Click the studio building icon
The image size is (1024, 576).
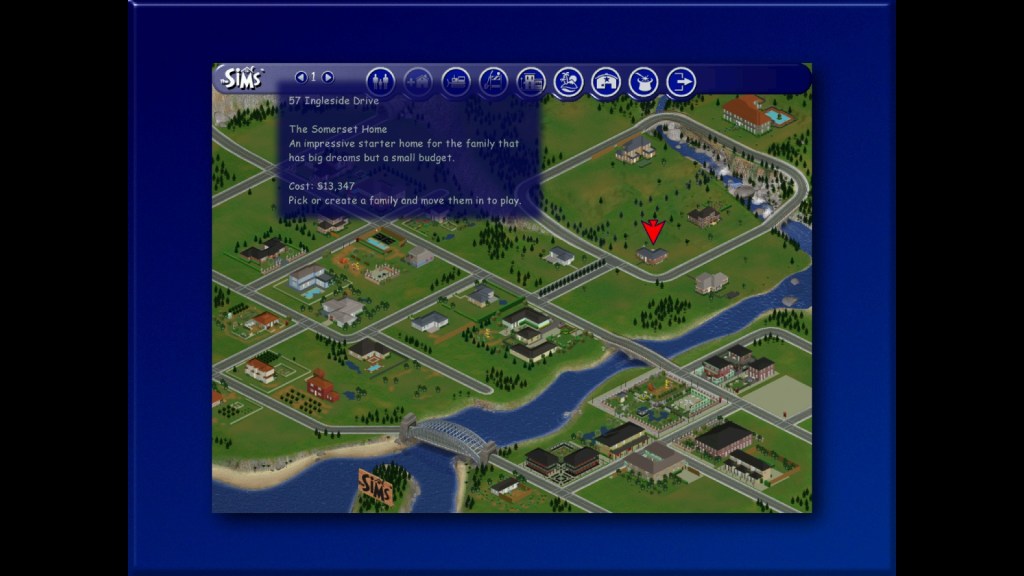coord(606,81)
